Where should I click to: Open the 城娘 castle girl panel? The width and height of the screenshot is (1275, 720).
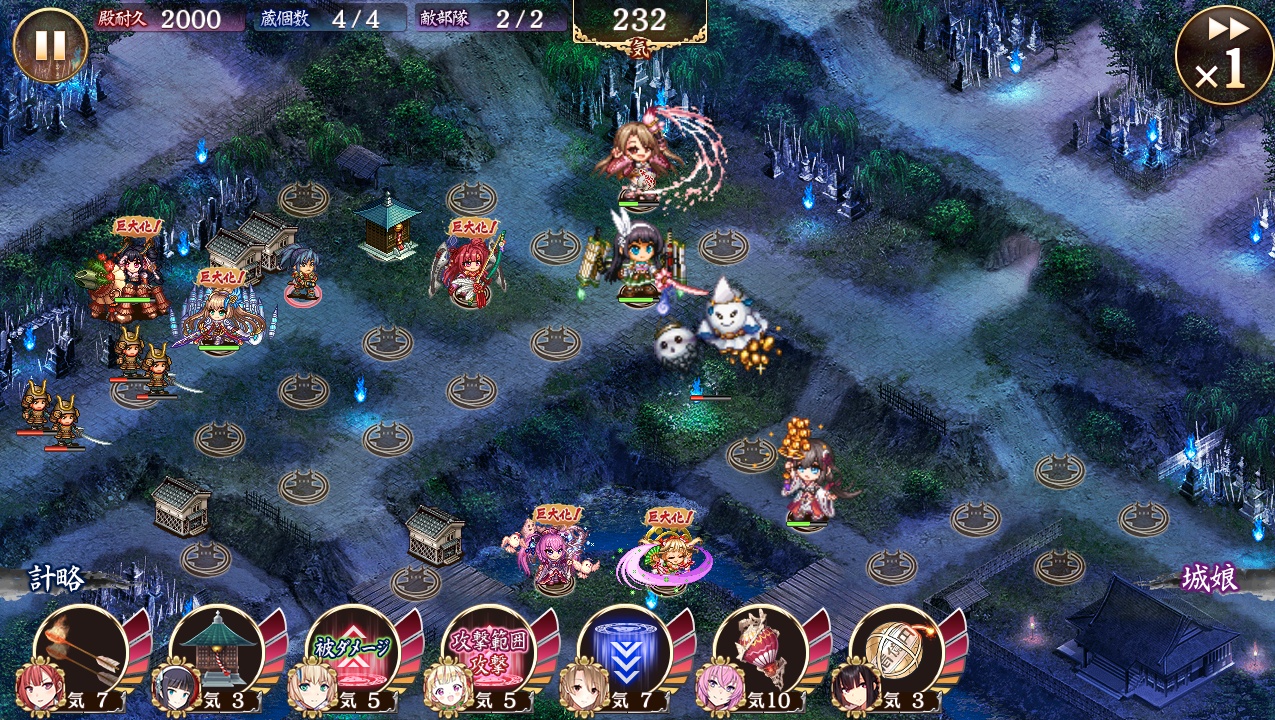tap(1210, 579)
